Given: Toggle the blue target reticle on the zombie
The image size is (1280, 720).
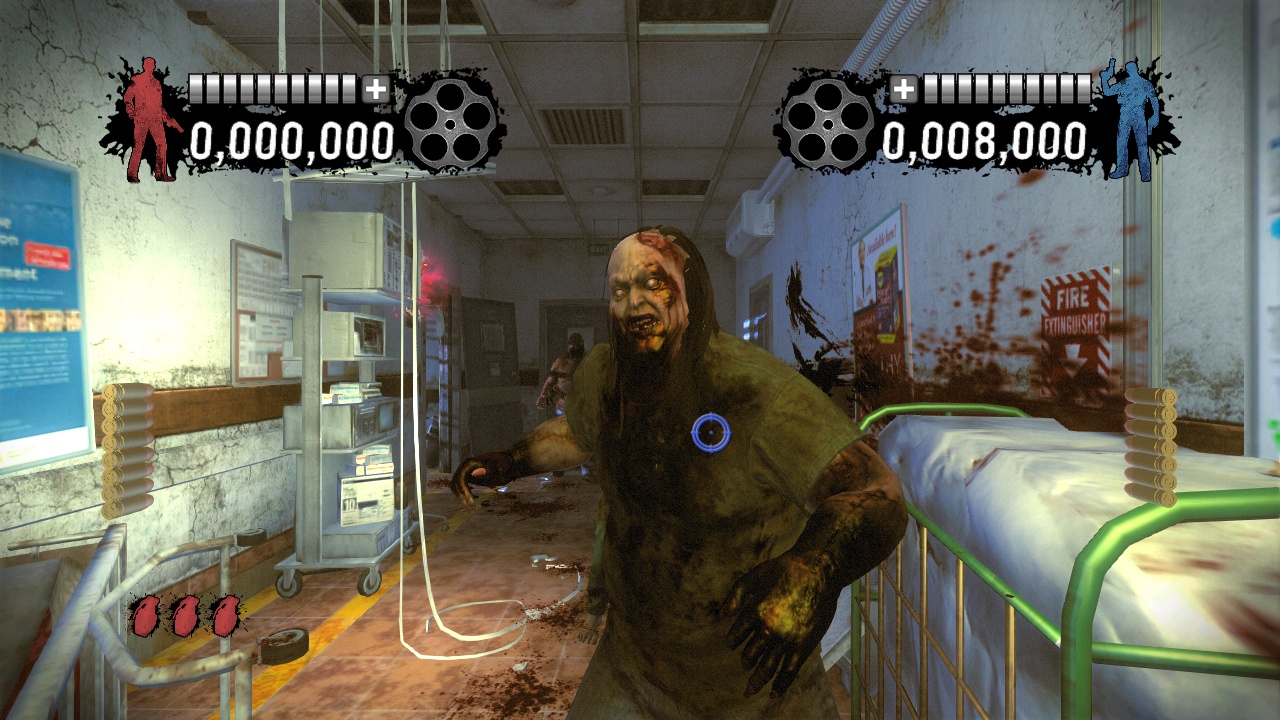Looking at the screenshot, I should point(712,432).
